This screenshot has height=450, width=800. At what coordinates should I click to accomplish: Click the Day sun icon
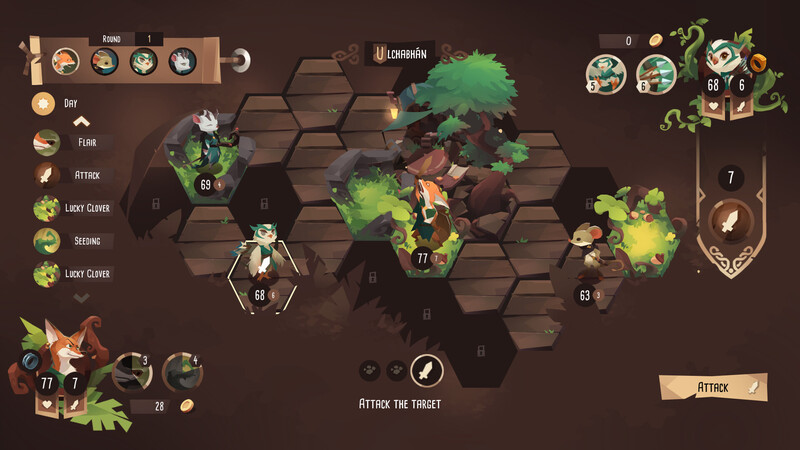click(x=44, y=103)
